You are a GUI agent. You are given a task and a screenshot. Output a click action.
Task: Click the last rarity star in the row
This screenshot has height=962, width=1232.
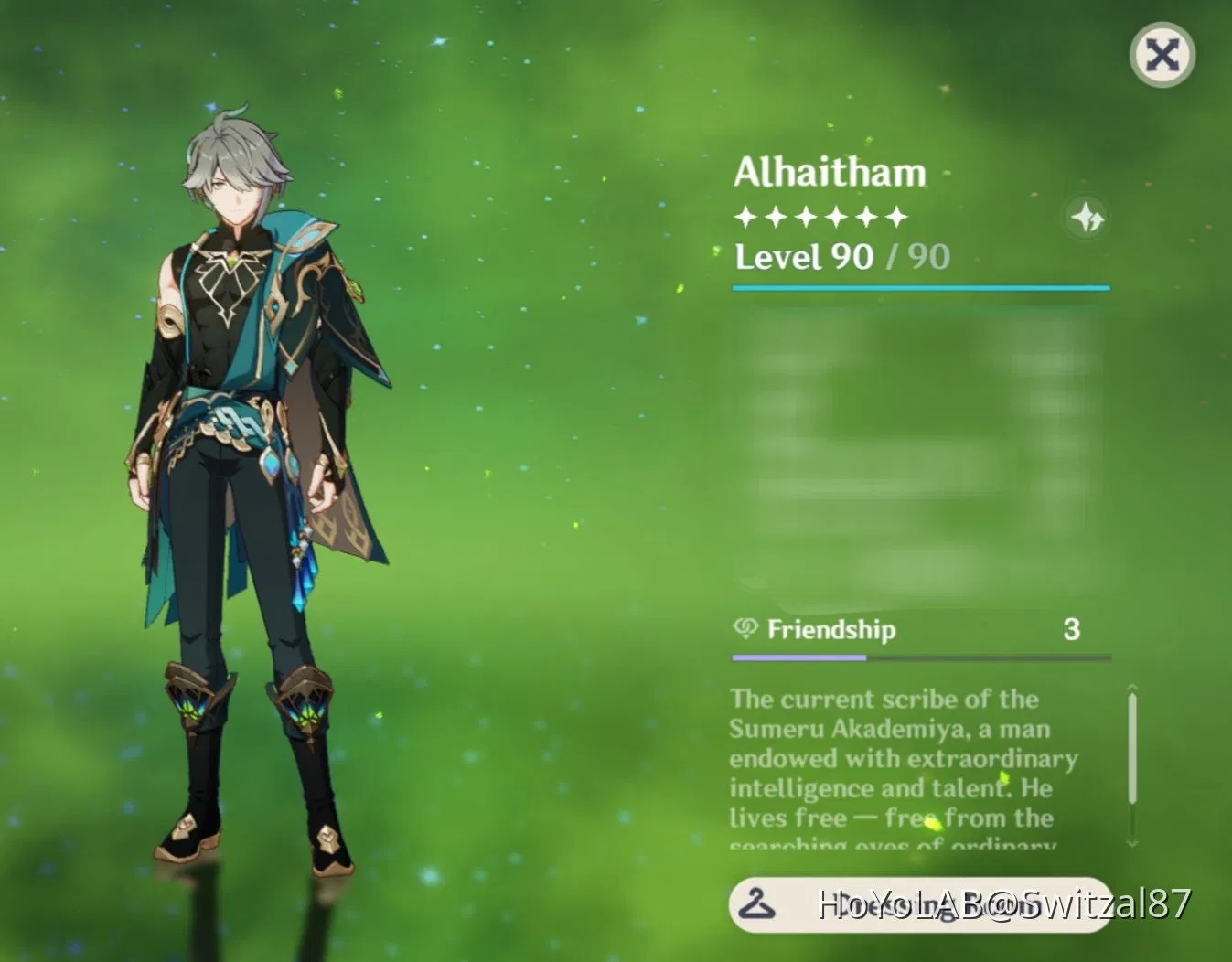click(895, 216)
